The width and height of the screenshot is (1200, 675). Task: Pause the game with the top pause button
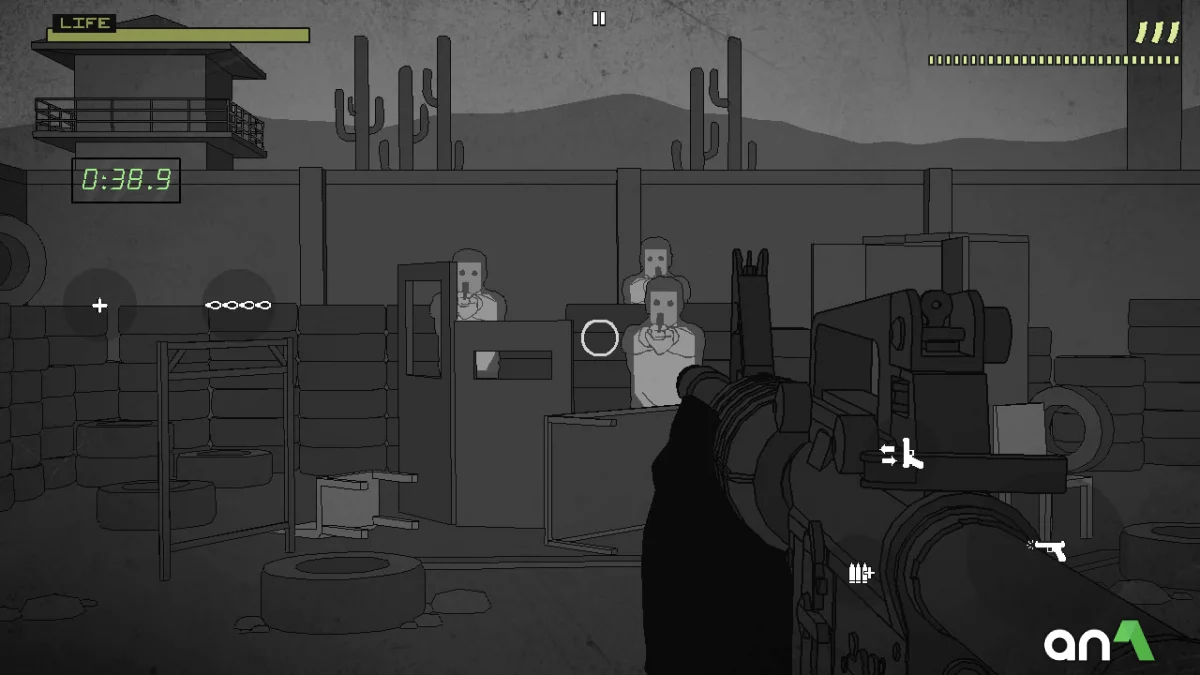(599, 18)
